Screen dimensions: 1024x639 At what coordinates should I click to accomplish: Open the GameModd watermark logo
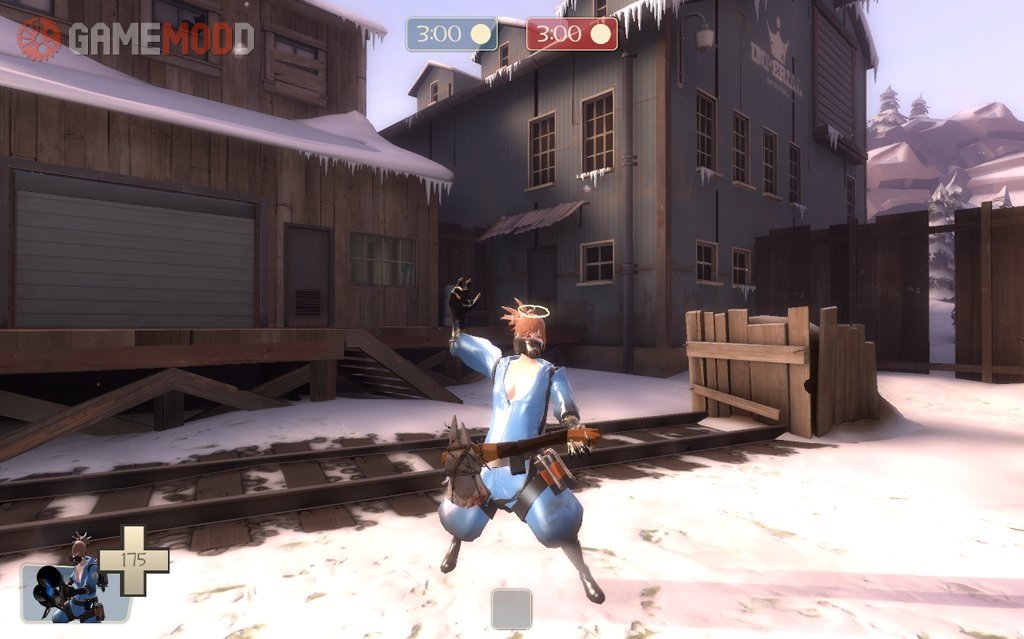[x=135, y=39]
